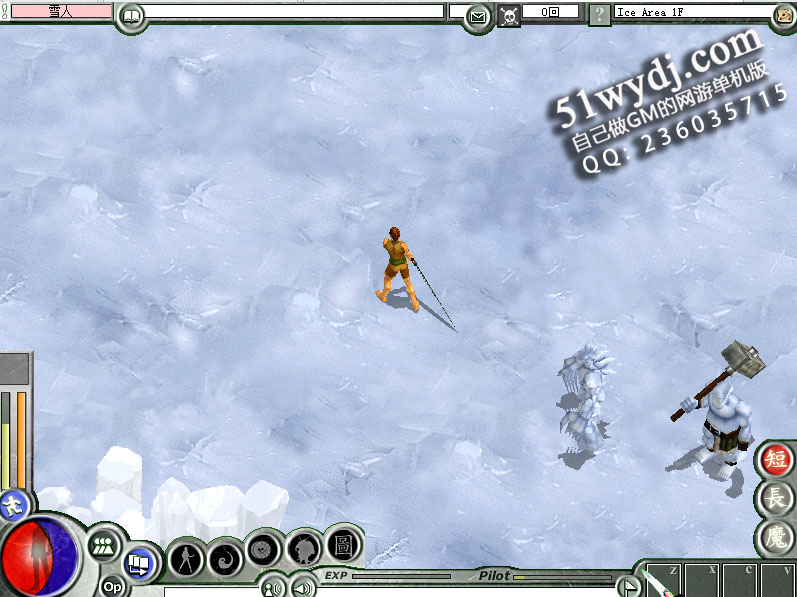Click the spiky-haired head profile icon
The width and height of the screenshot is (797, 597).
303,547
